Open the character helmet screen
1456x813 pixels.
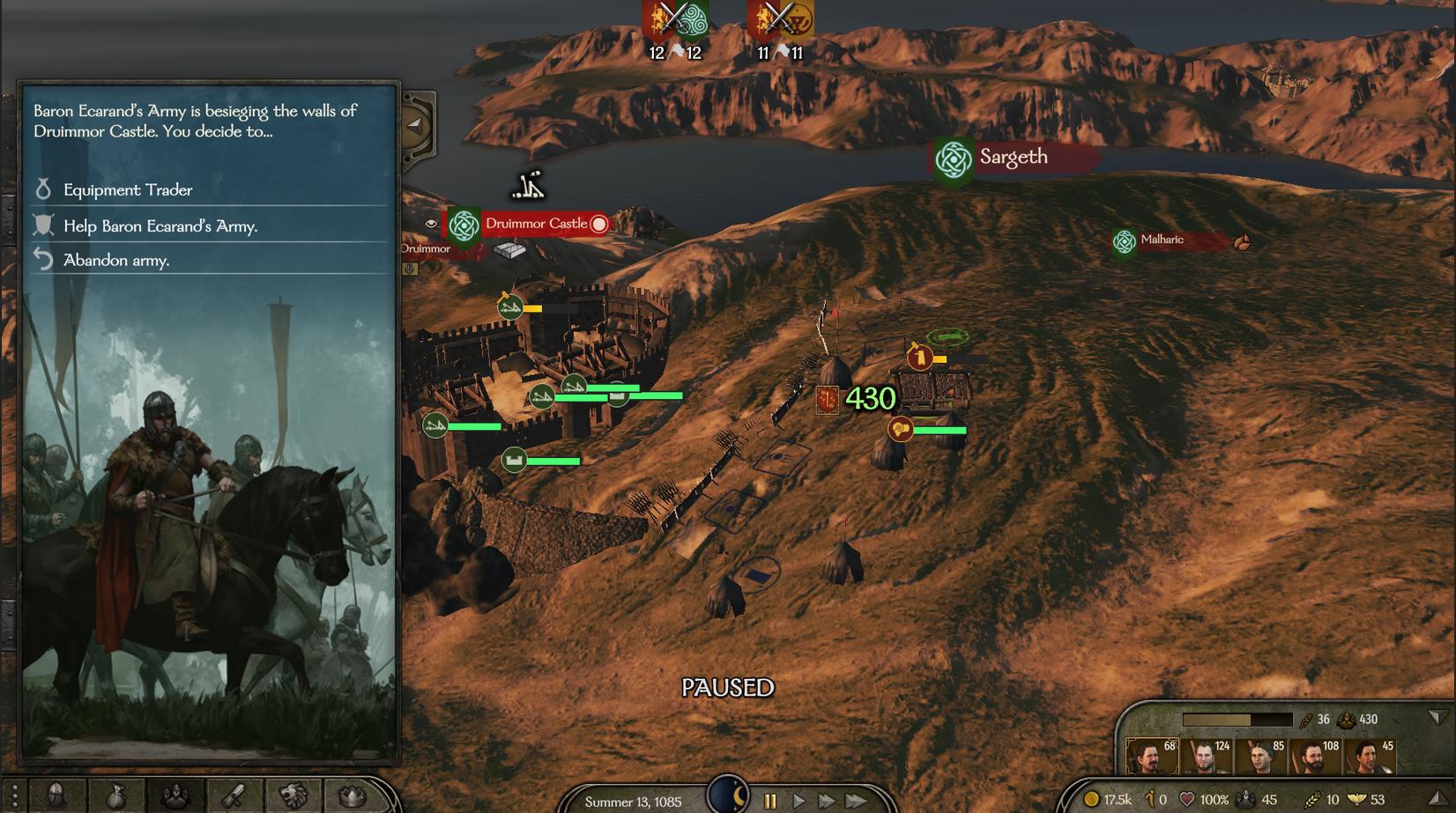pos(56,796)
